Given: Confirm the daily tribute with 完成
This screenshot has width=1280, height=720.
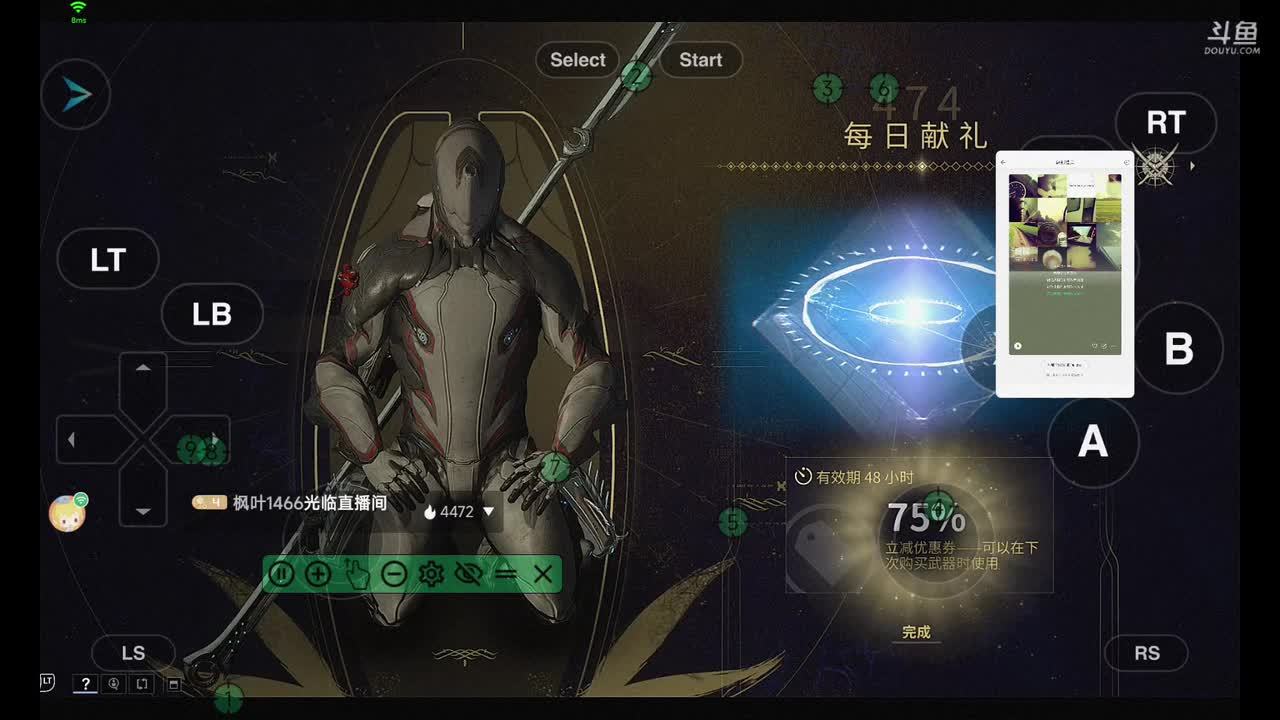Looking at the screenshot, I should tap(916, 632).
